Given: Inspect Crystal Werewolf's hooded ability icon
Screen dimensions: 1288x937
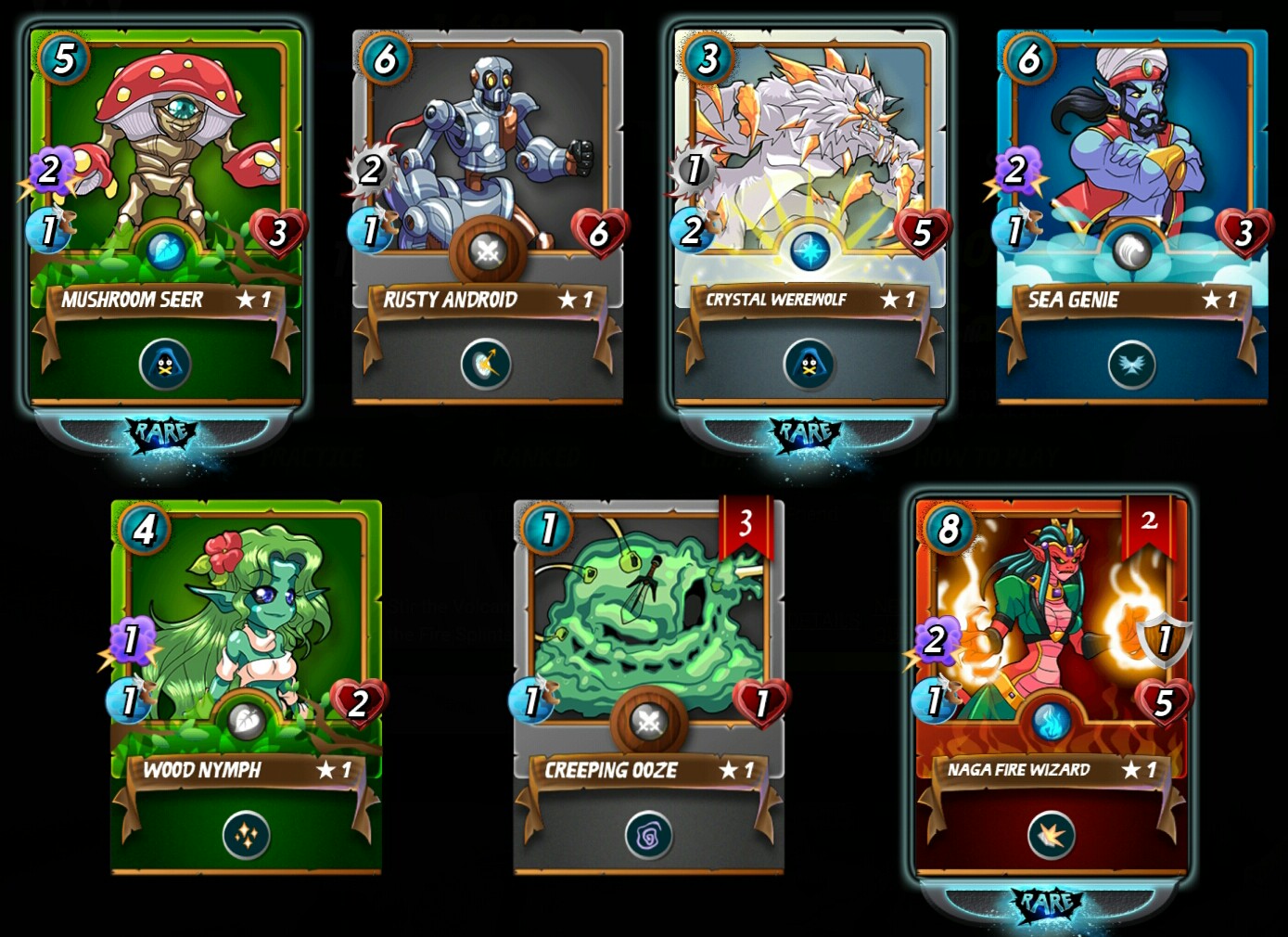Looking at the screenshot, I should (809, 365).
